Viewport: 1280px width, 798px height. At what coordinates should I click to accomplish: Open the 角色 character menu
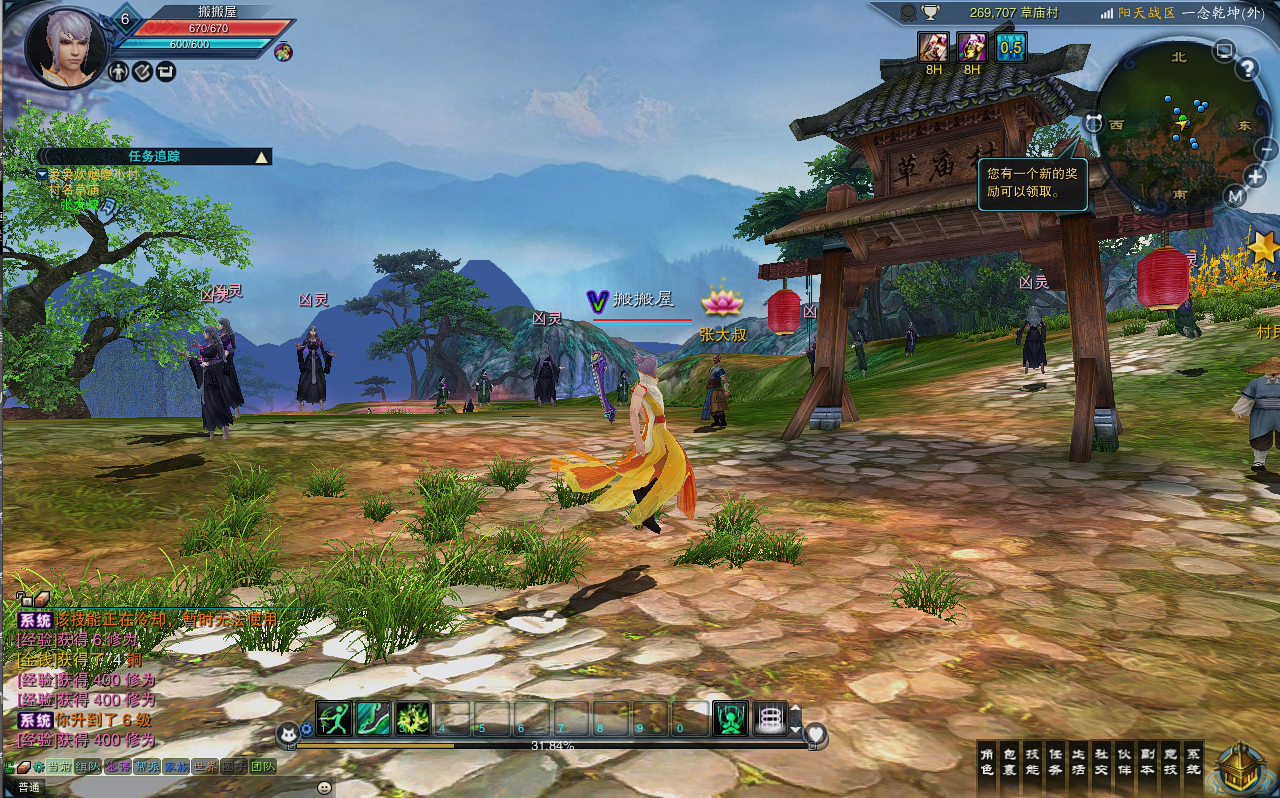tap(987, 762)
